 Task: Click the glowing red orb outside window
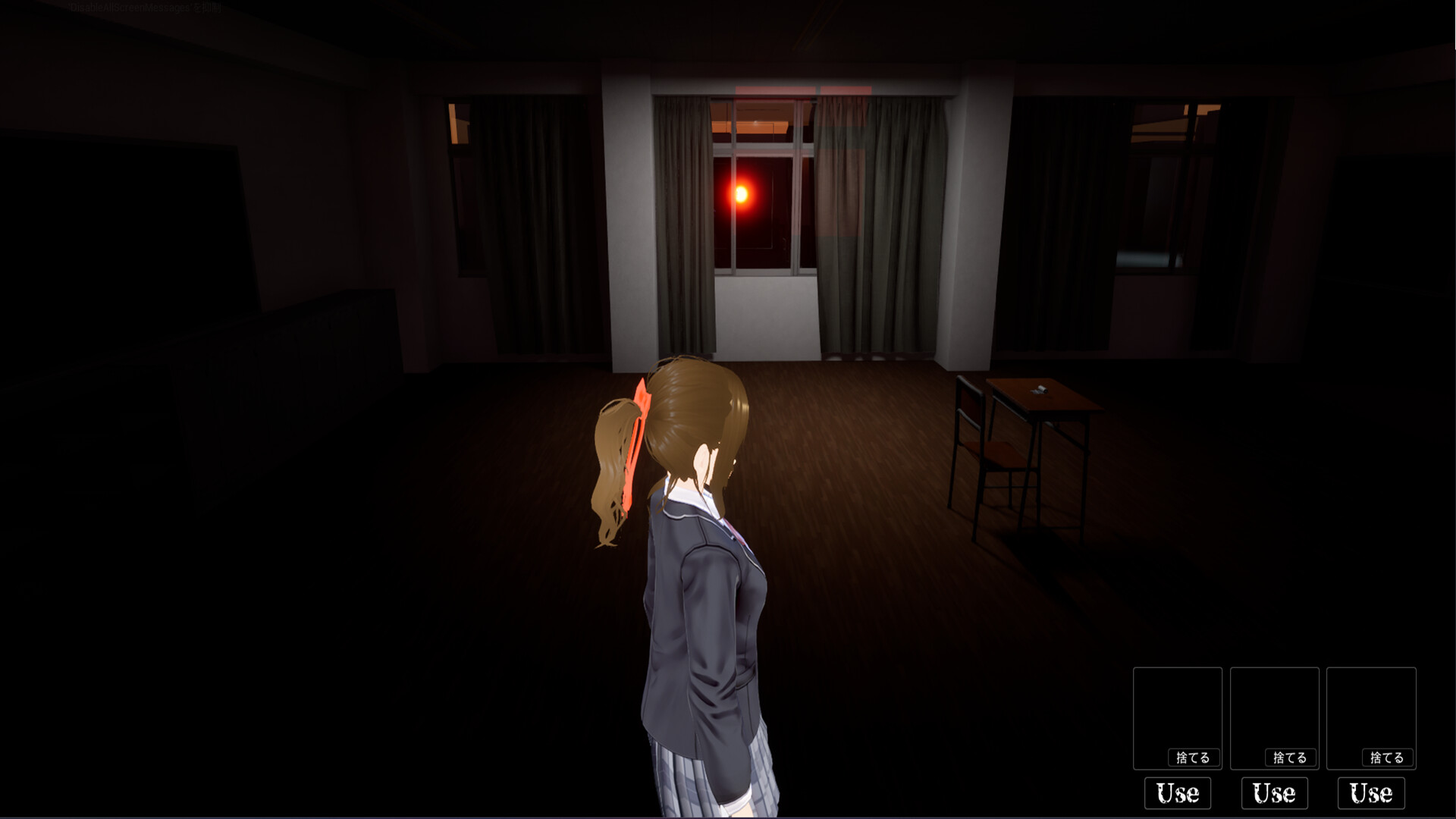[x=741, y=196]
